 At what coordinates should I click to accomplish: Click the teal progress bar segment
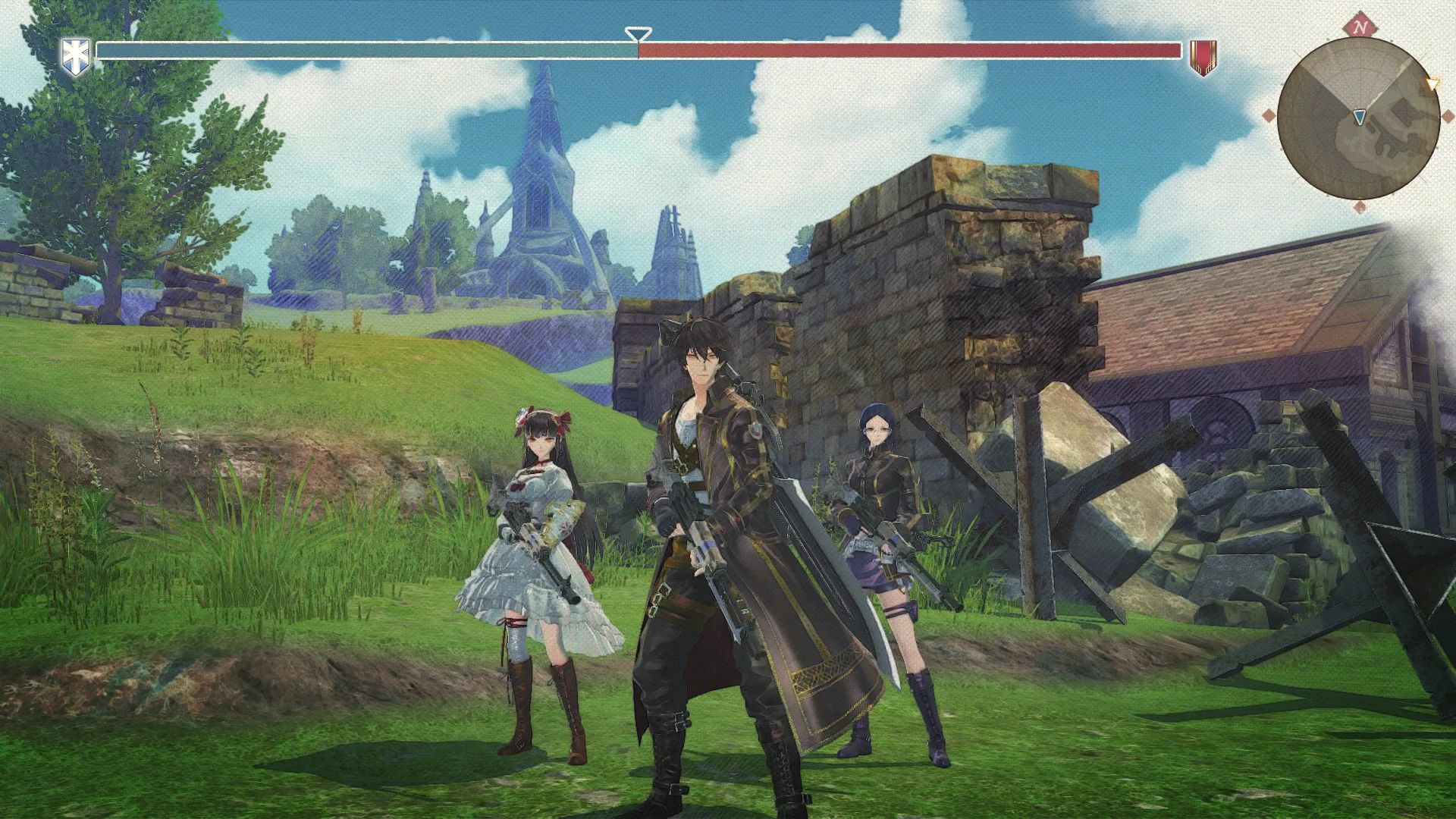click(364, 52)
